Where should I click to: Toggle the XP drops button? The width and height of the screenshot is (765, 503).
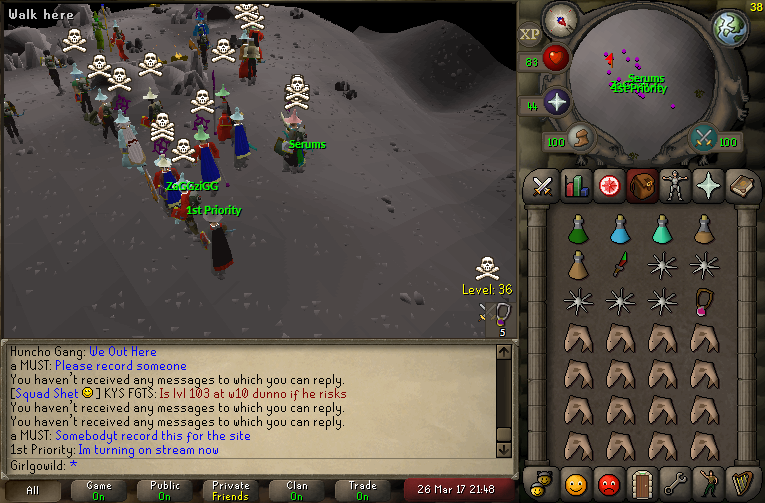[x=529, y=34]
